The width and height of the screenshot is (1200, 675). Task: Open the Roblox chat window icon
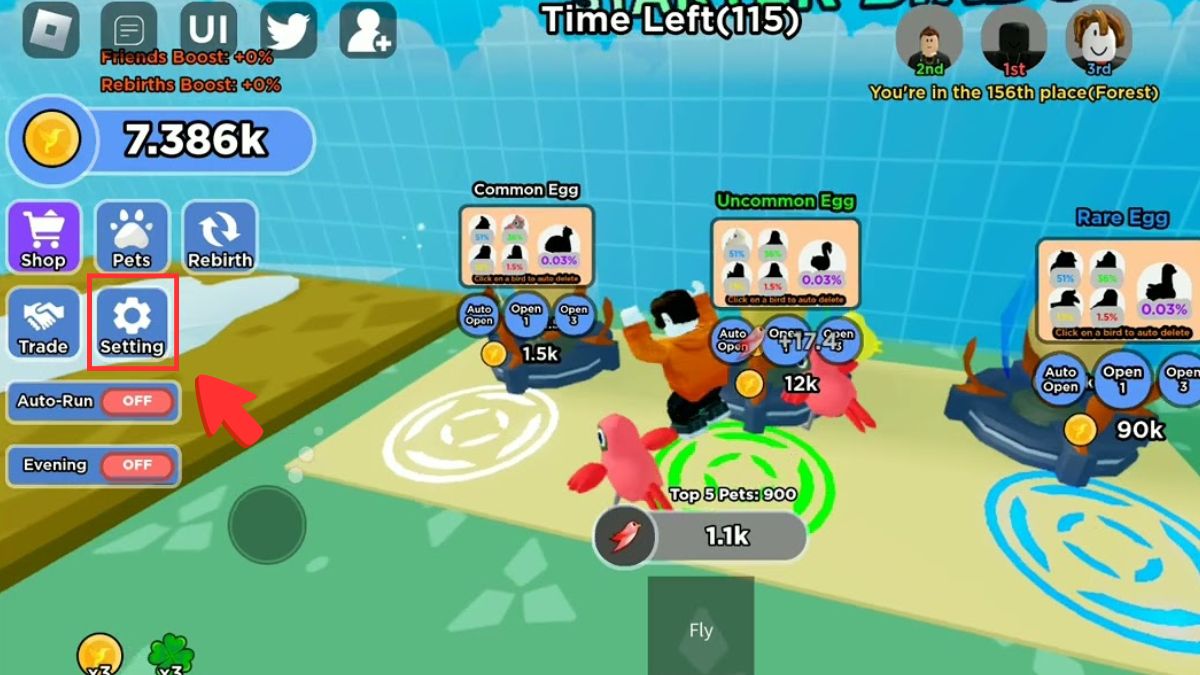(129, 29)
